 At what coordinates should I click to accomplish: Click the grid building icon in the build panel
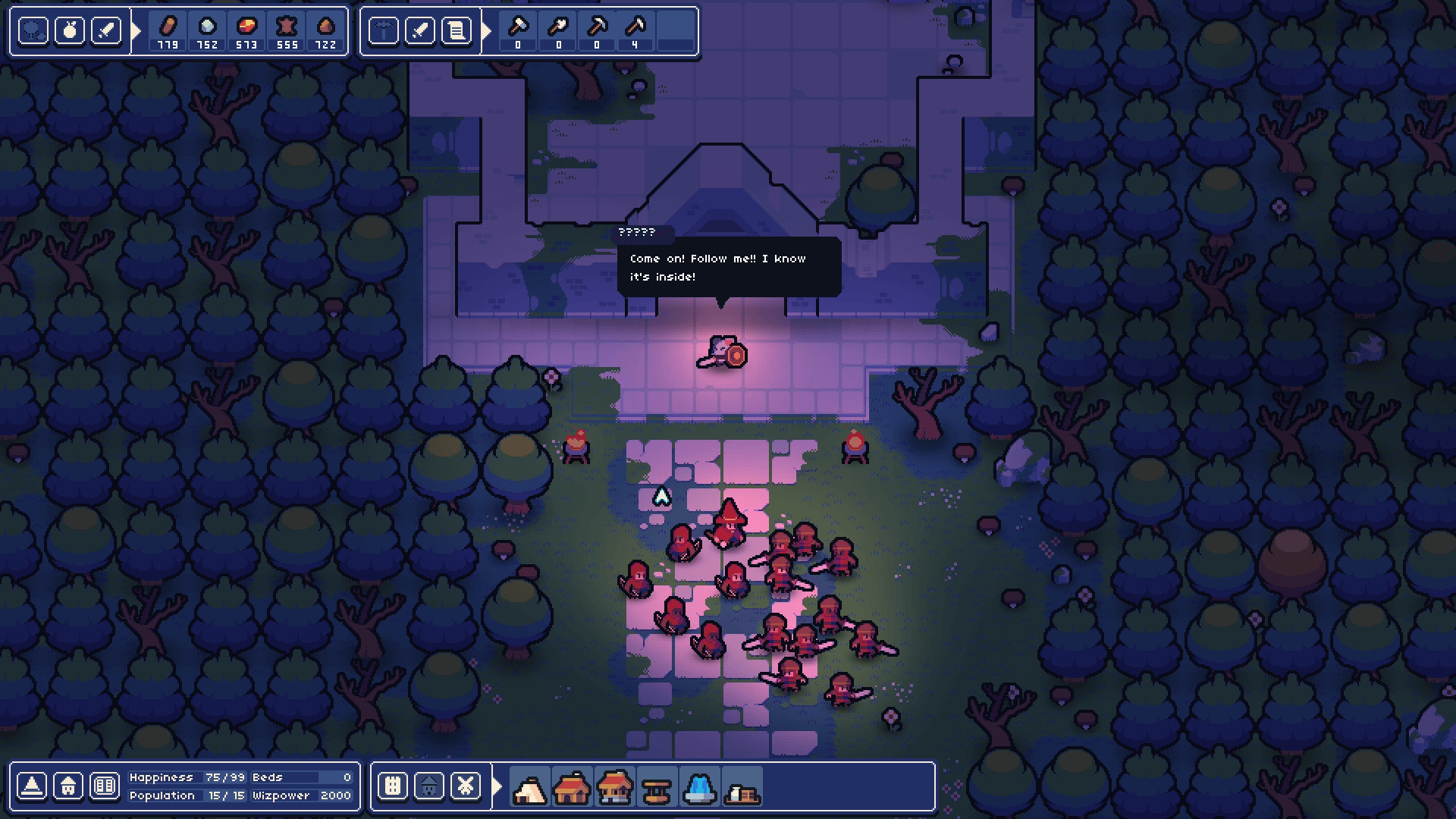tap(391, 786)
